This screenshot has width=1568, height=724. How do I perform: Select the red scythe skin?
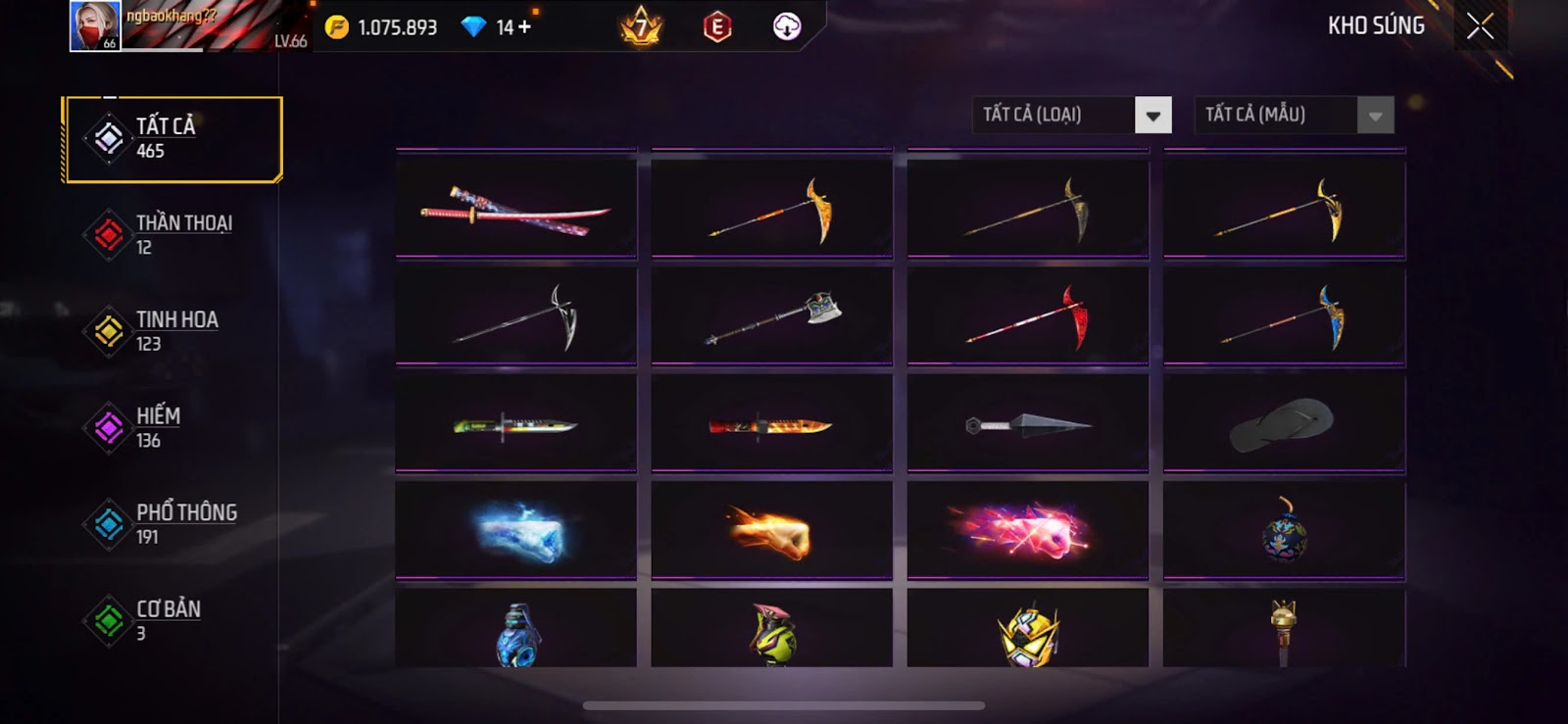1028,316
